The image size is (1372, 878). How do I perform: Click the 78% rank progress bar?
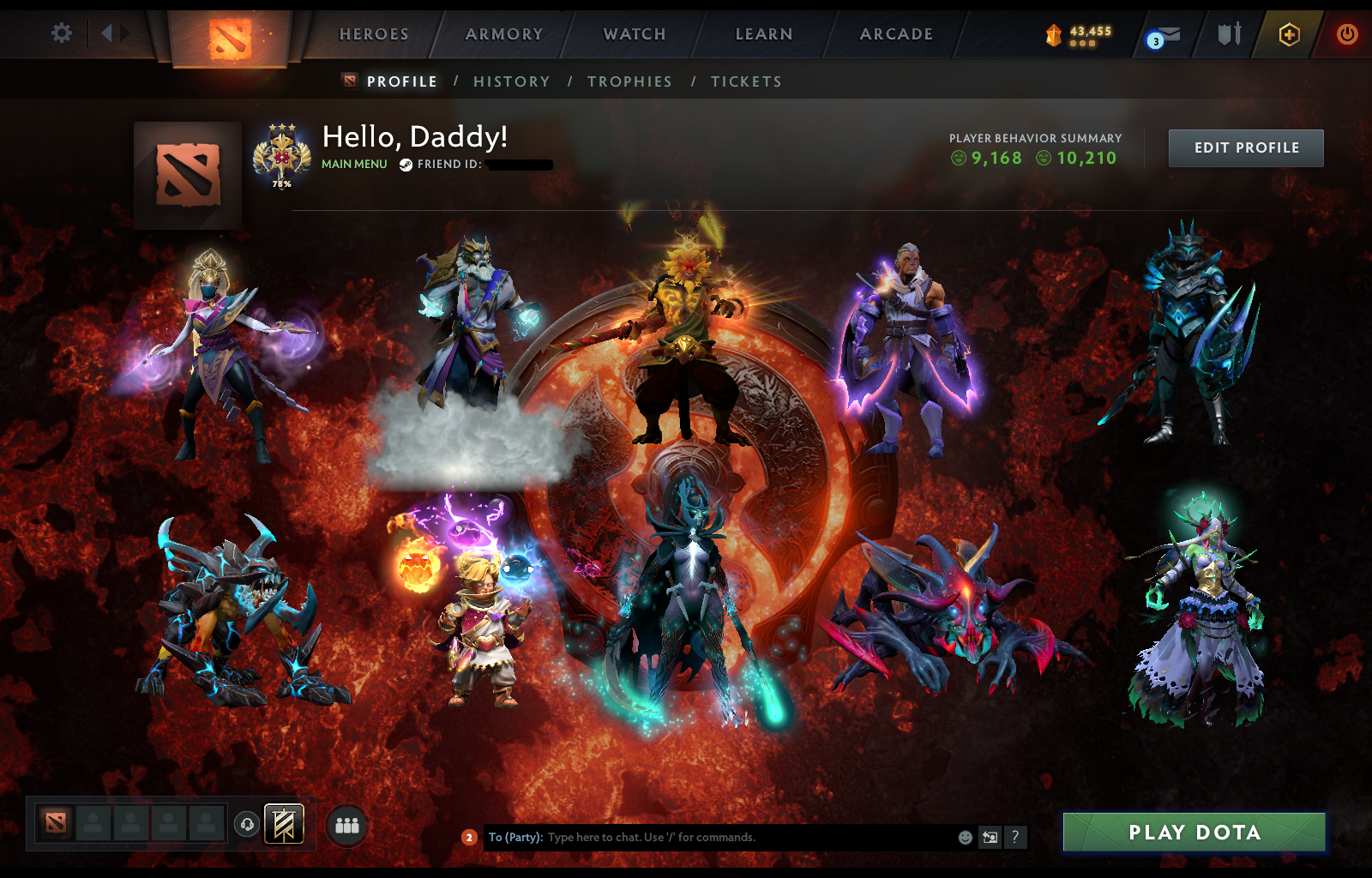[281, 183]
